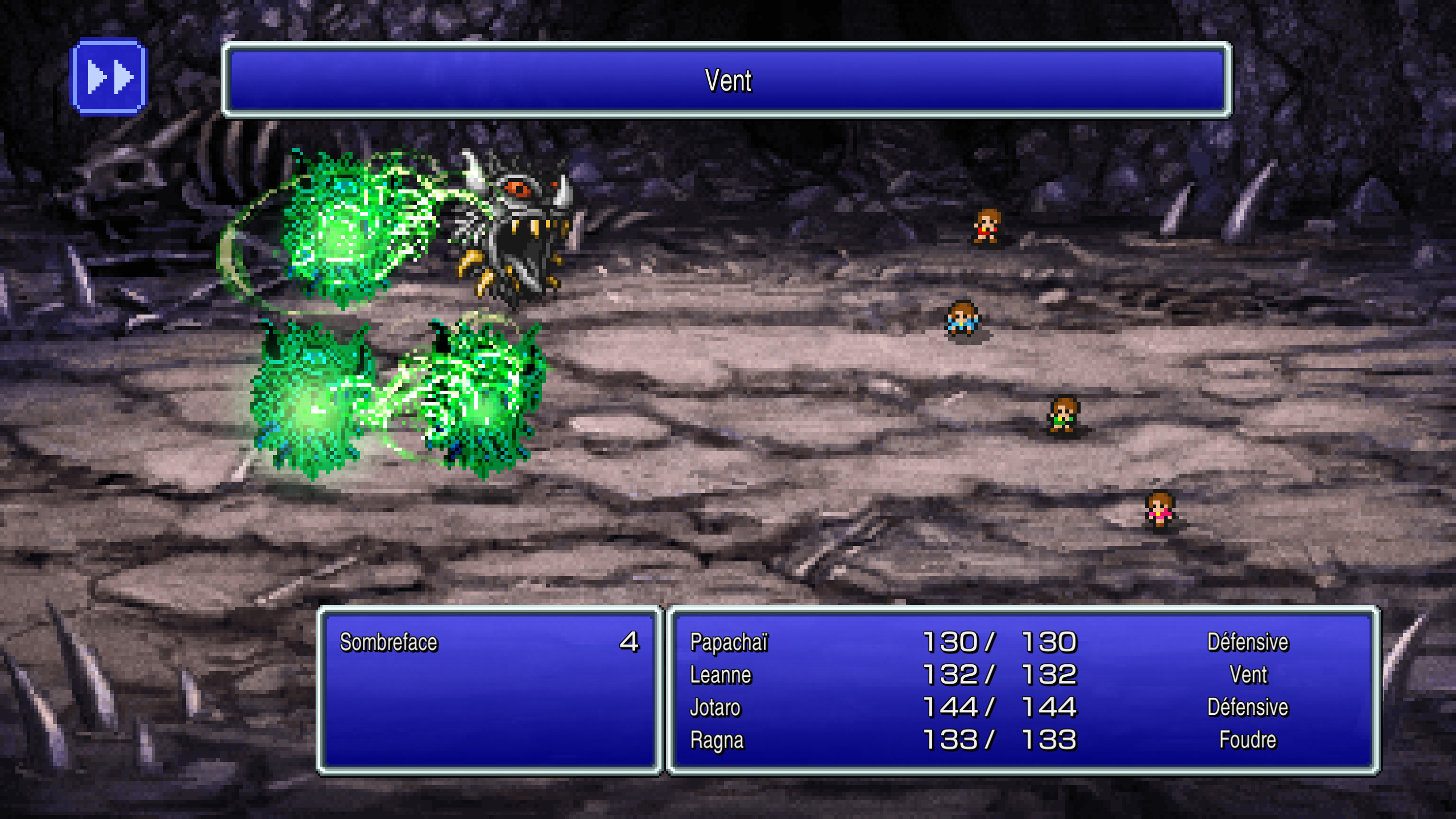Select Leanne's party row
This screenshot has height=819, width=1456.
click(x=721, y=675)
